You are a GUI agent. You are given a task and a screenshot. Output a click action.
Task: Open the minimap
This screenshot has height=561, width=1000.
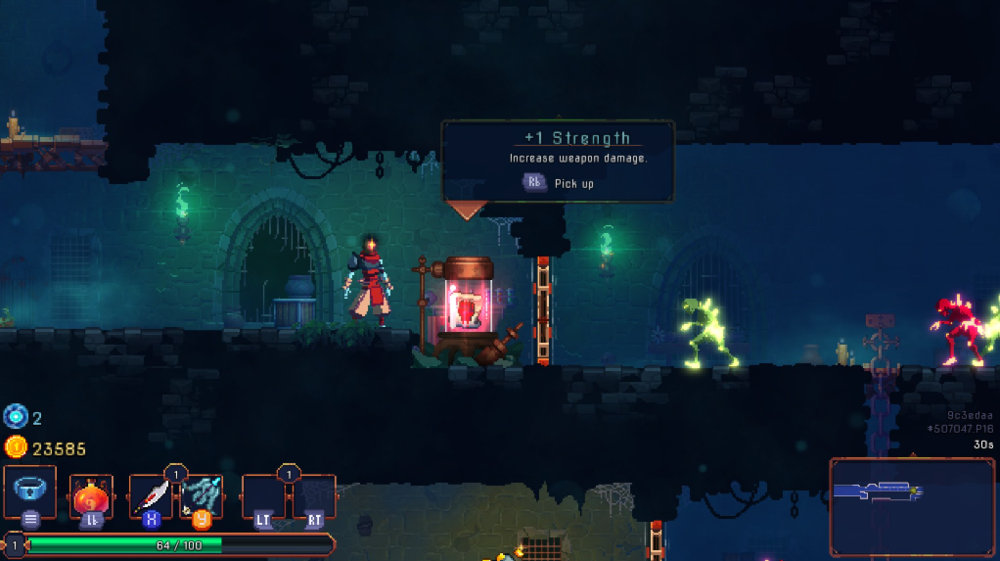(911, 506)
